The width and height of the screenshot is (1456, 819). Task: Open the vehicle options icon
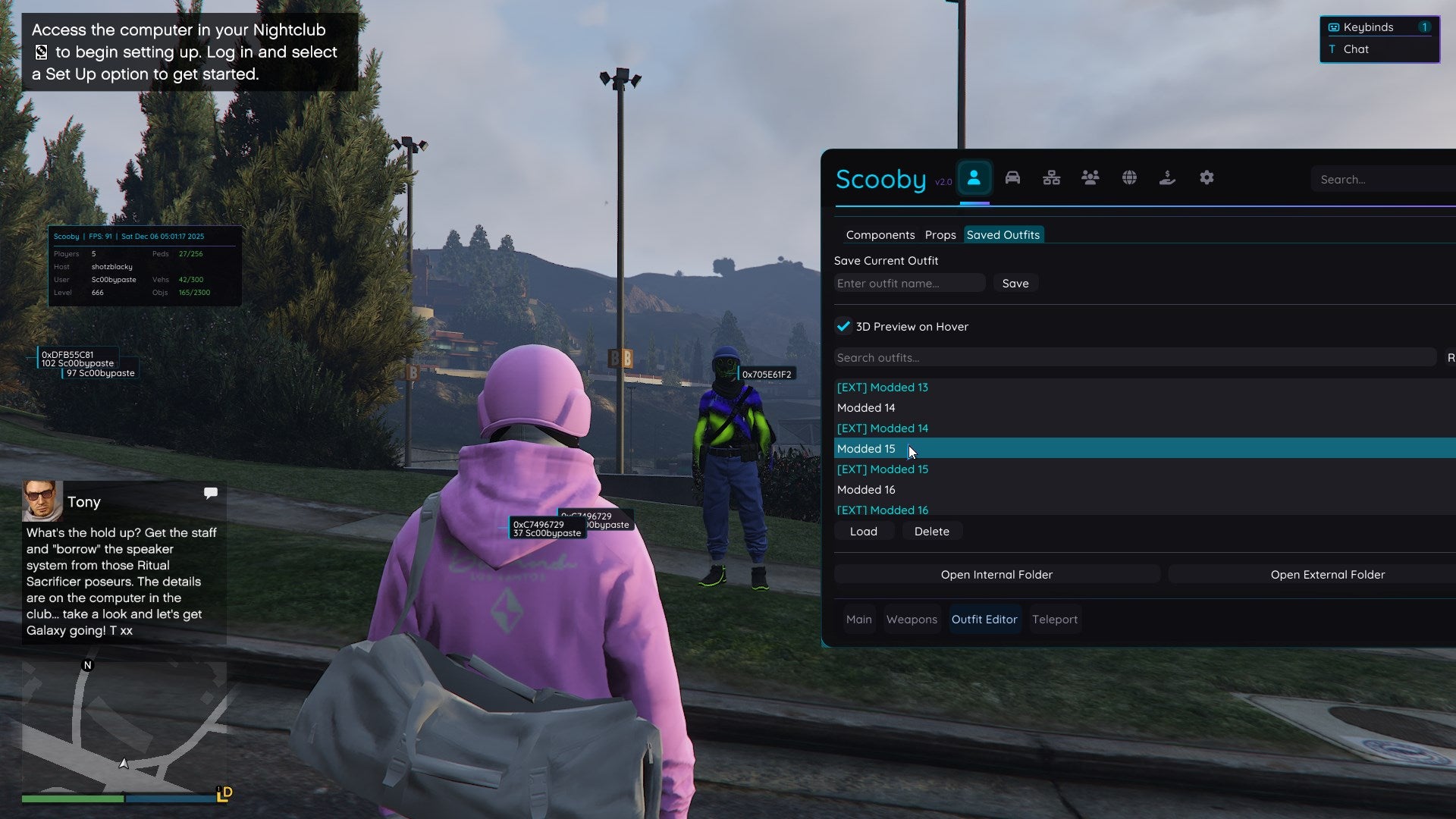click(1013, 177)
